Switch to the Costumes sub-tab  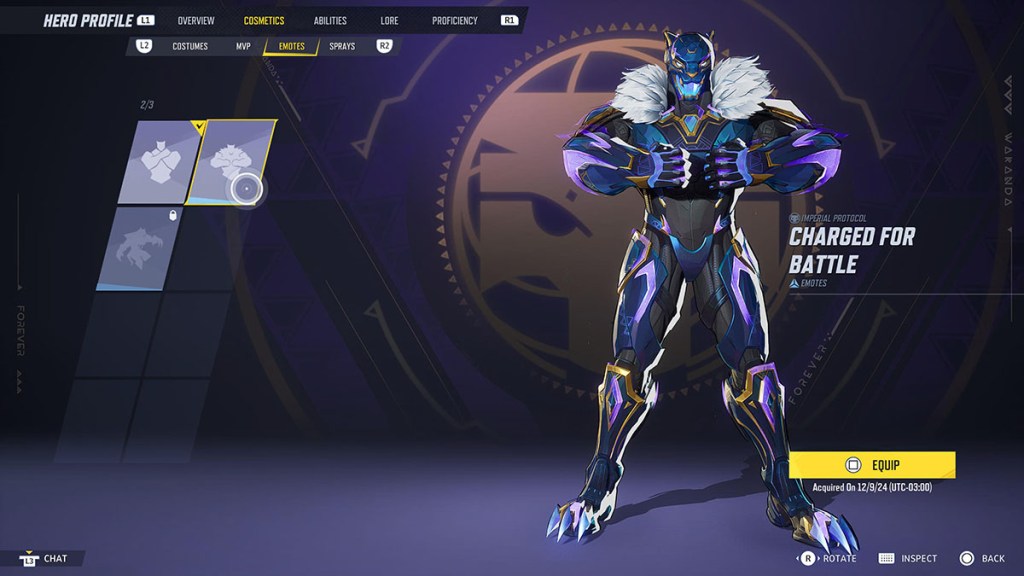(189, 46)
